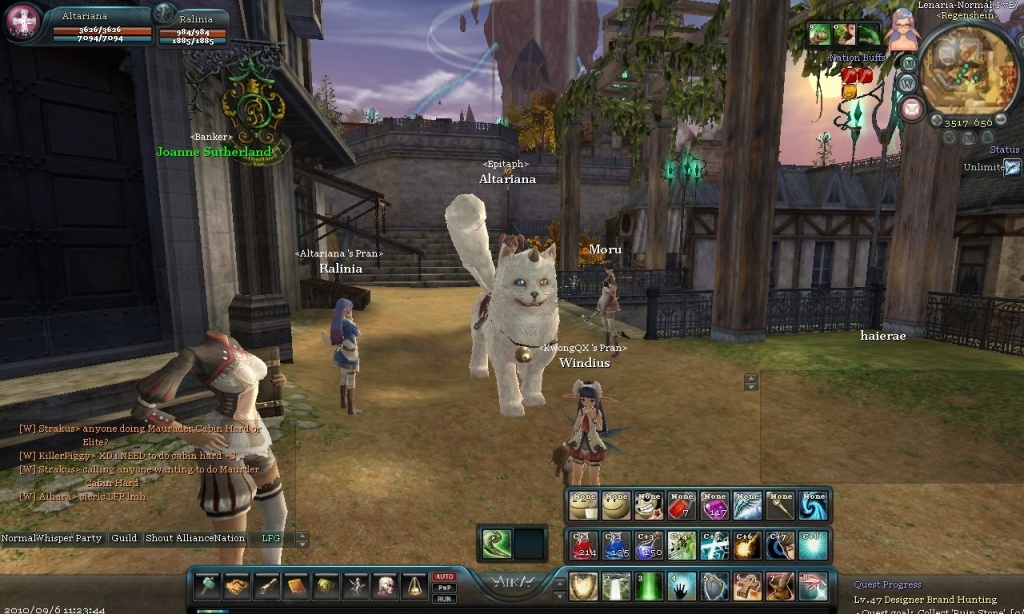Select the green swirl skill icon
Screen dimensions: 1024x614
496,543
